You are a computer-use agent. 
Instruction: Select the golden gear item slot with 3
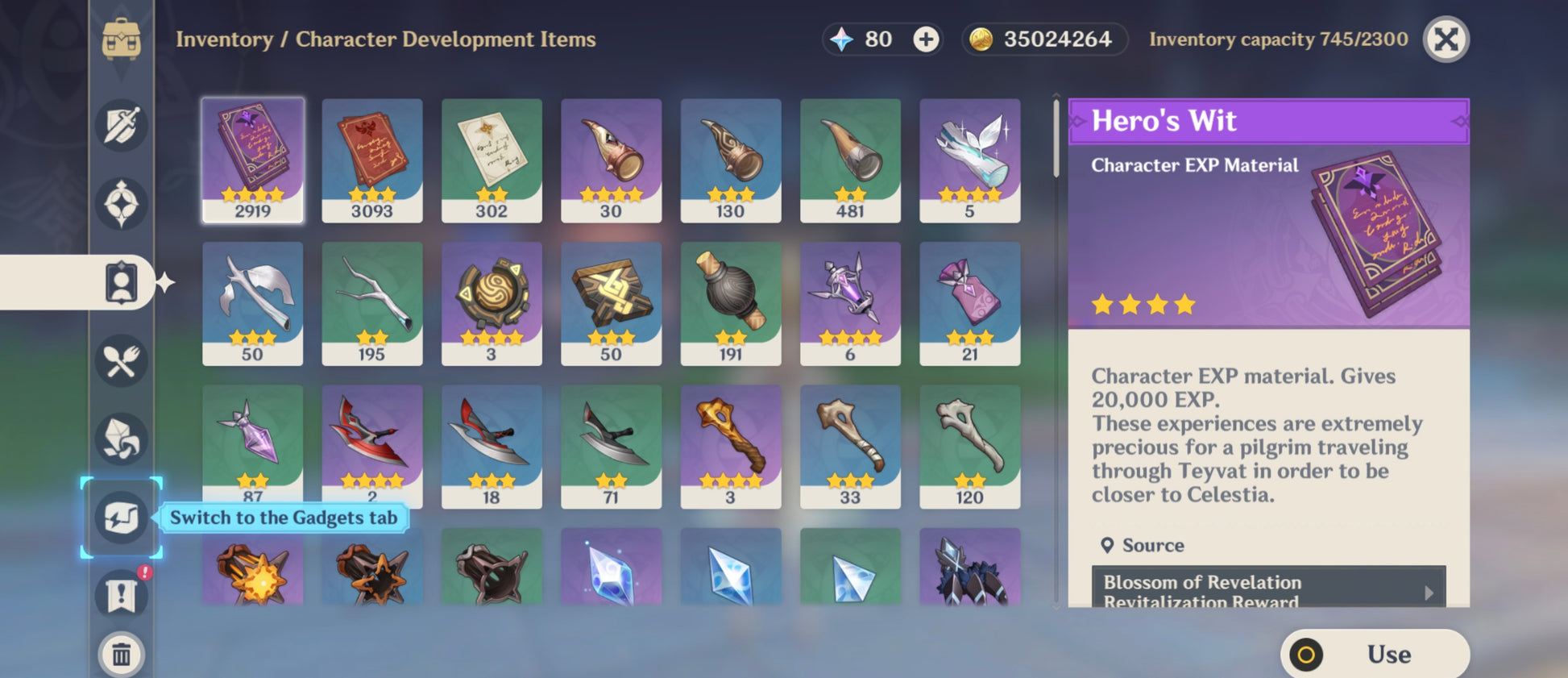(492, 303)
